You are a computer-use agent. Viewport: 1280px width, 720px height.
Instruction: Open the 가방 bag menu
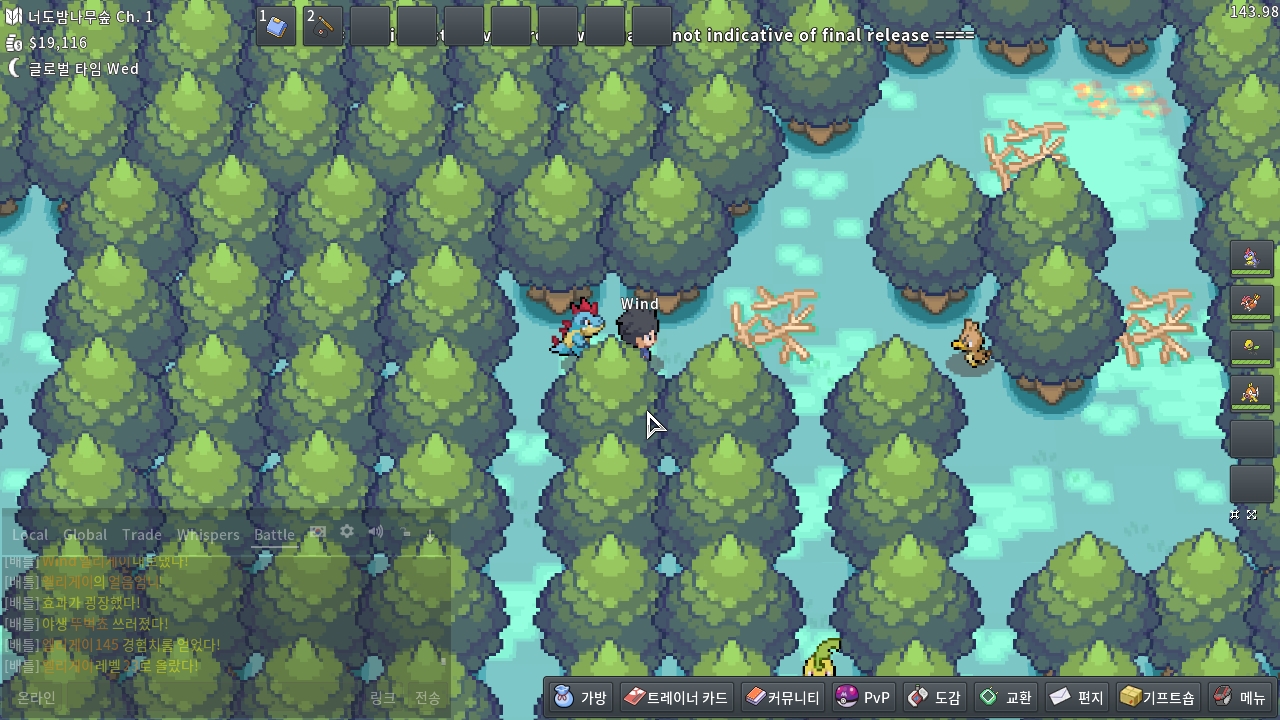581,697
